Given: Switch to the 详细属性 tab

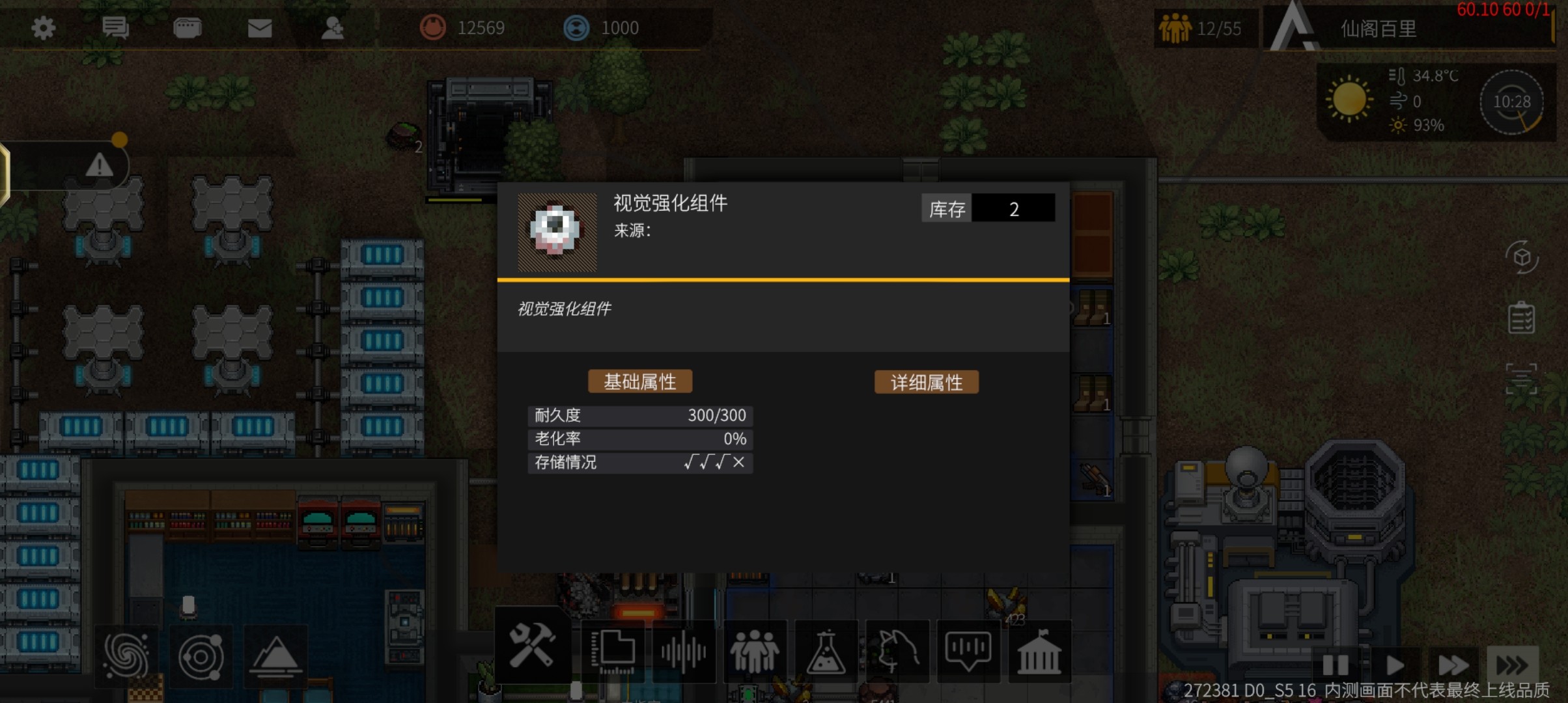Looking at the screenshot, I should pos(926,382).
